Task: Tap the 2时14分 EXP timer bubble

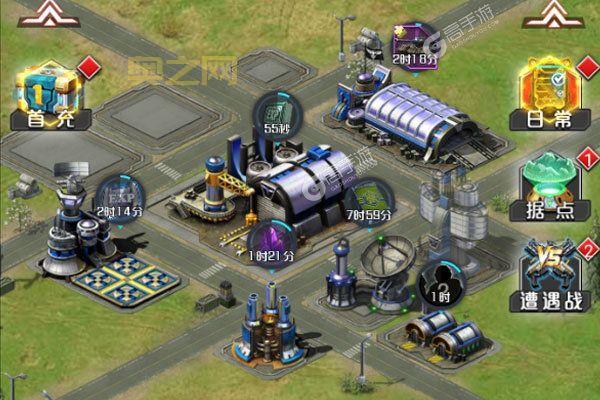Action: (x=119, y=199)
